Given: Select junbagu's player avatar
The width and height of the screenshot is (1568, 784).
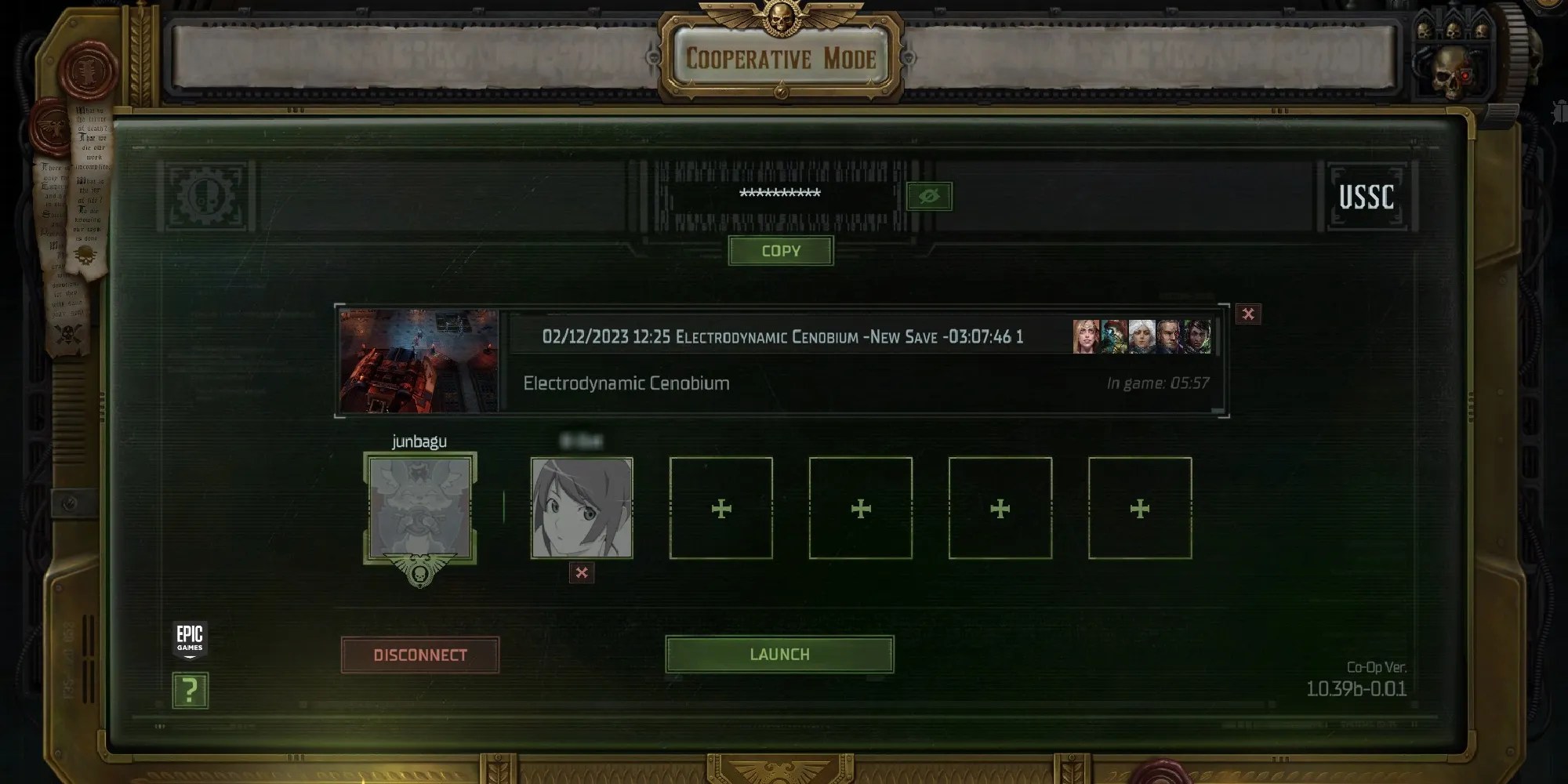Looking at the screenshot, I should pos(421,508).
